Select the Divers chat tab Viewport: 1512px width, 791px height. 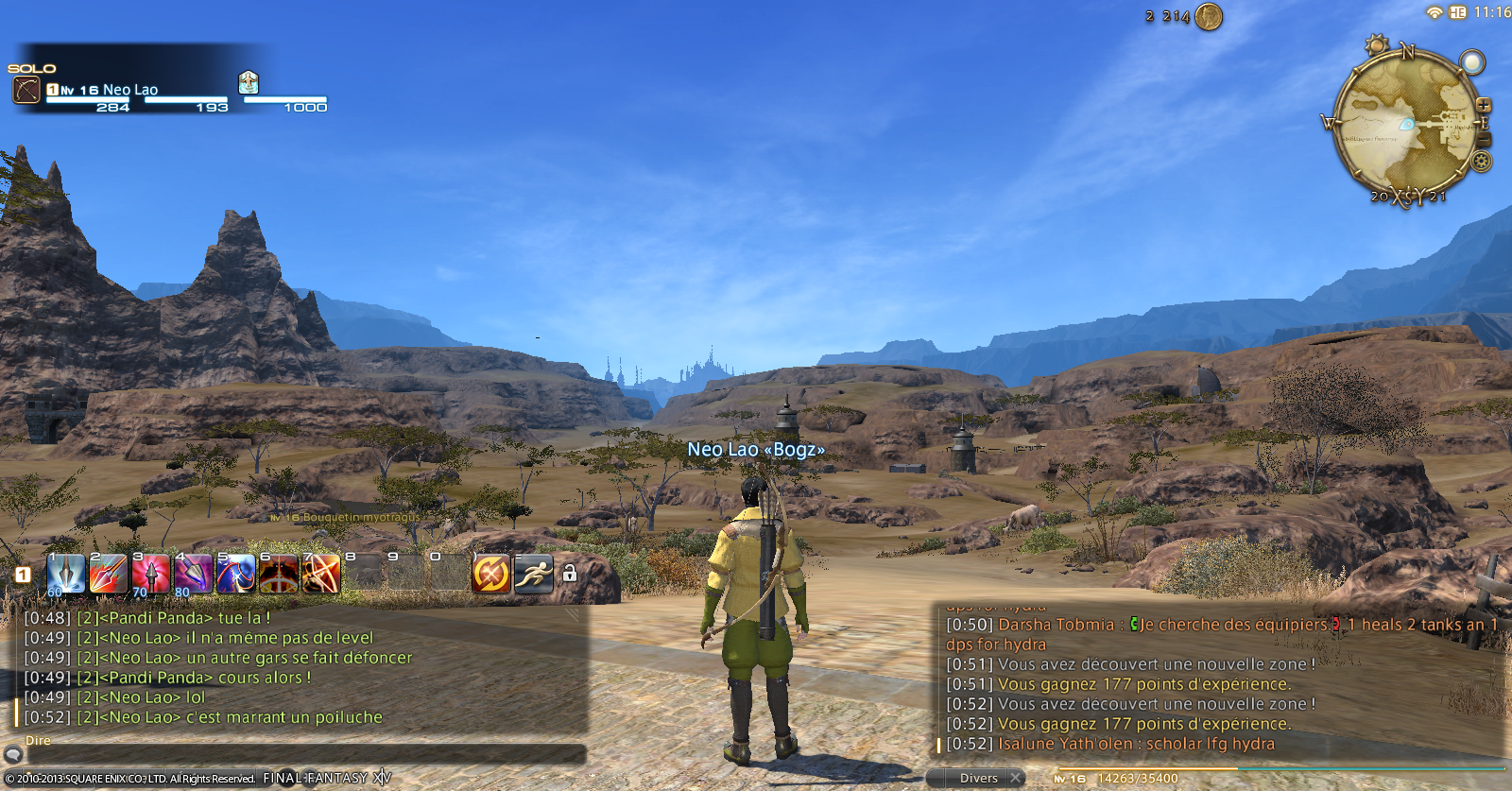click(x=978, y=779)
